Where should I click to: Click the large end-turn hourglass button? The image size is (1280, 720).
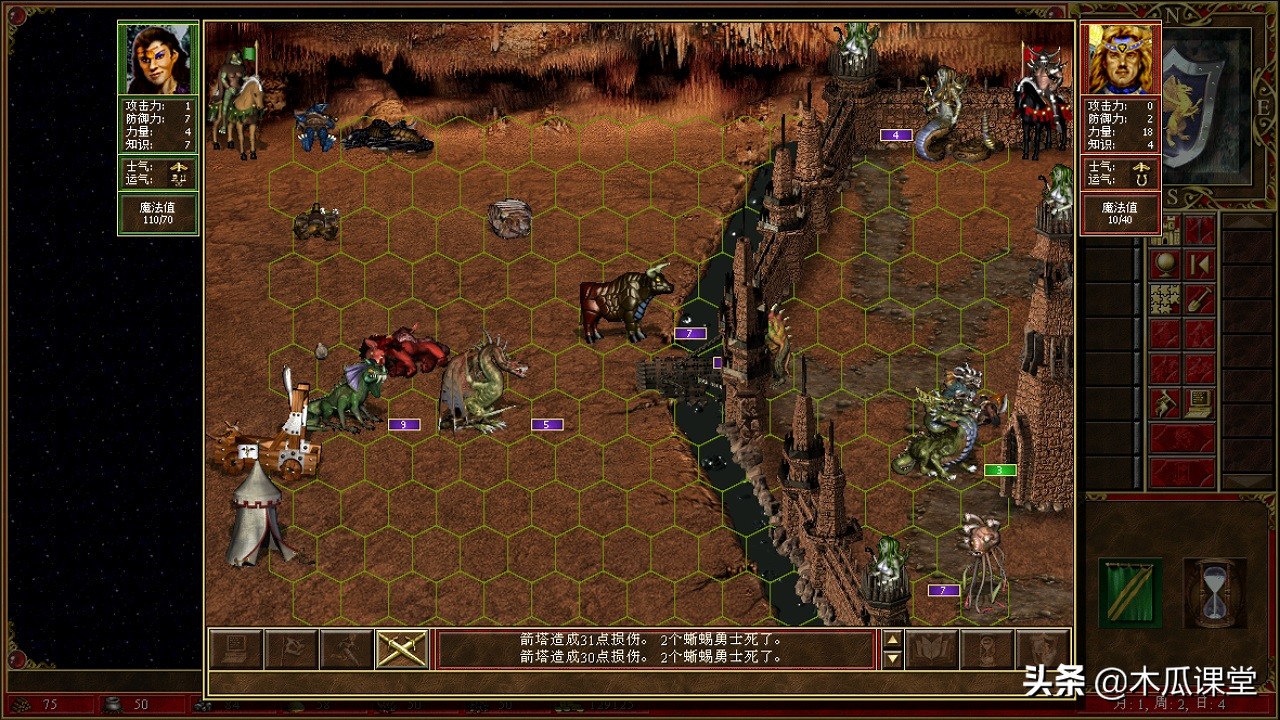point(1214,592)
